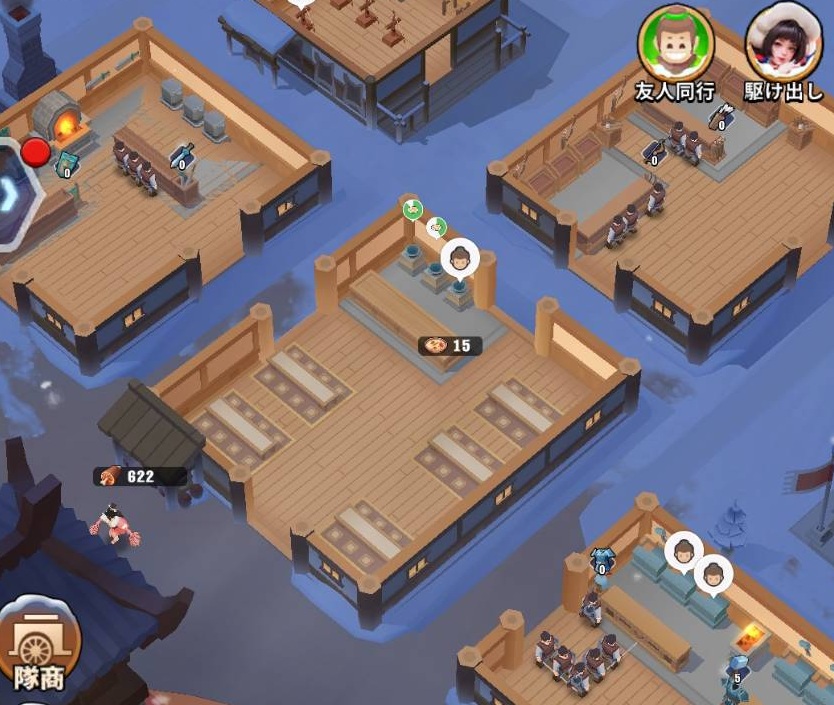834x705 pixels.
Task: Select the sword item icon at the forge
Action: click(181, 155)
